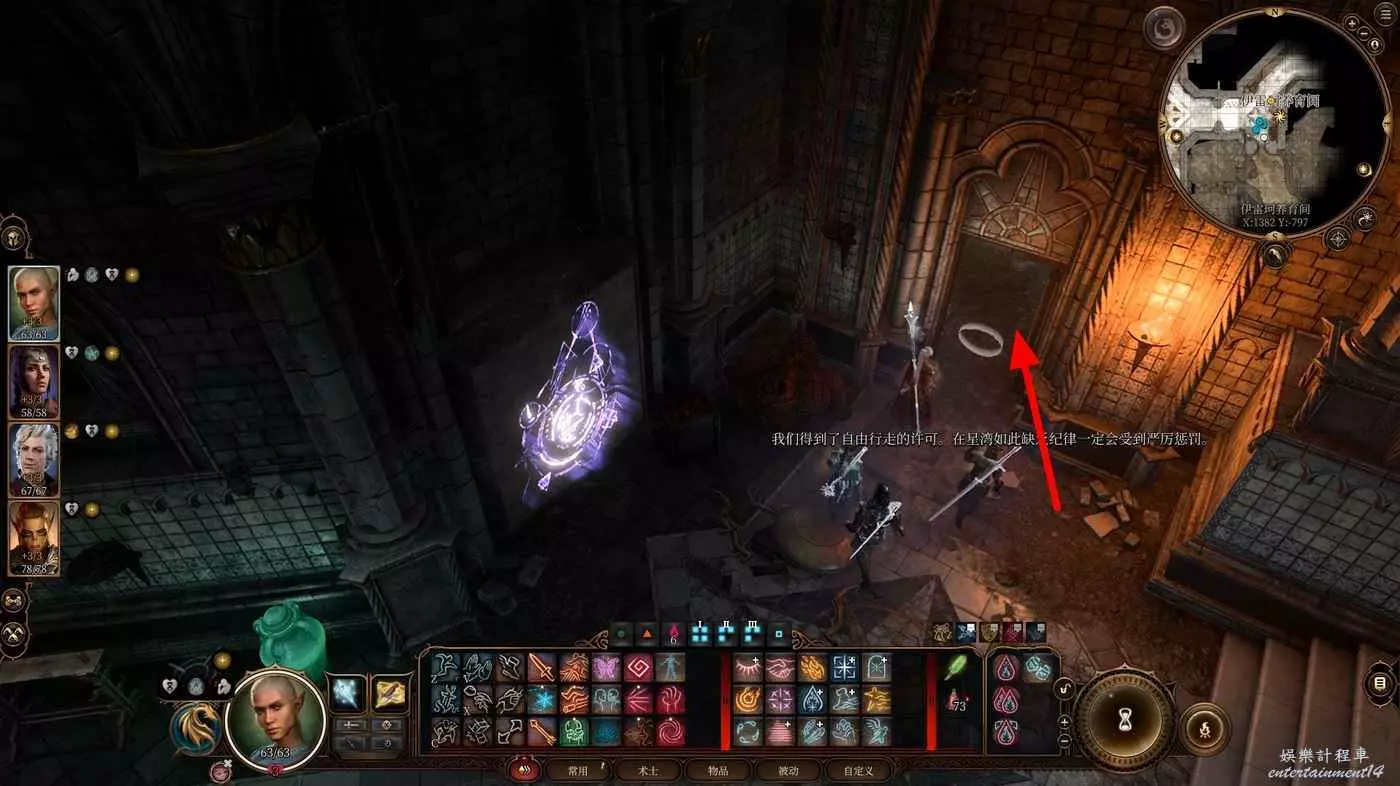Viewport: 1400px width, 786px height.
Task: Use the green feather item slot
Action: pos(955,667)
